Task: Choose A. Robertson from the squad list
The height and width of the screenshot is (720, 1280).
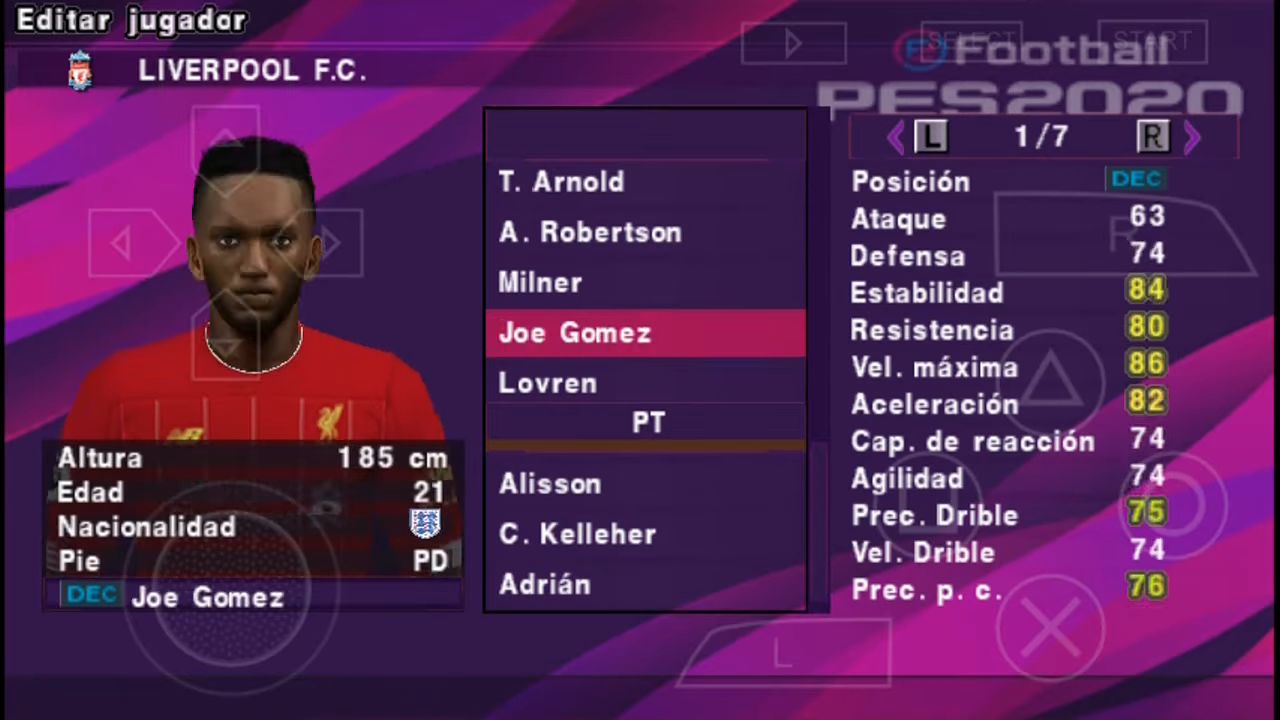Action: point(590,232)
